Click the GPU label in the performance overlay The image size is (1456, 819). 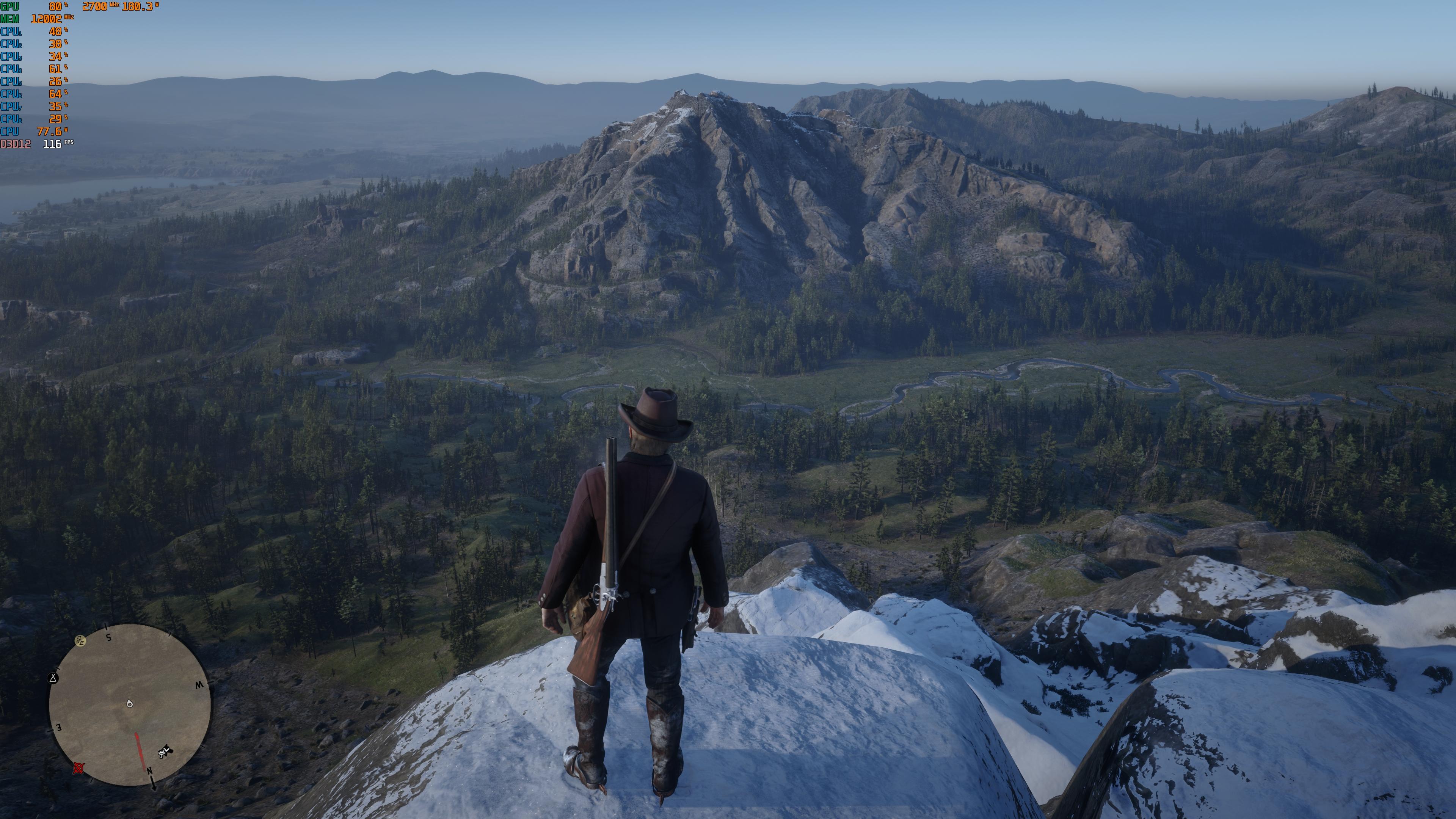[x=9, y=7]
